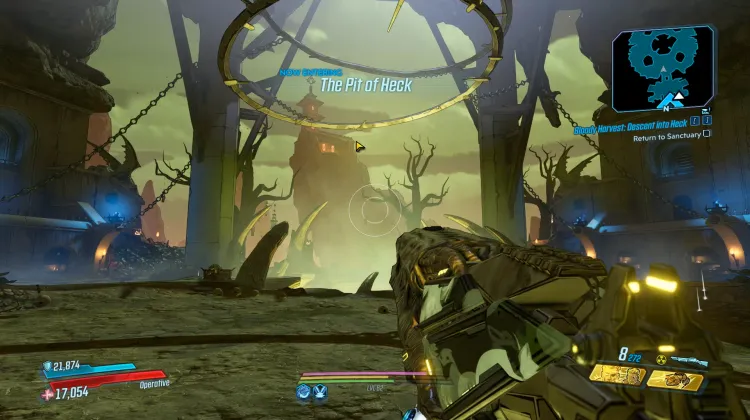750x420 pixels.
Task: Select the left yellow action skill card
Action: pos(615,376)
